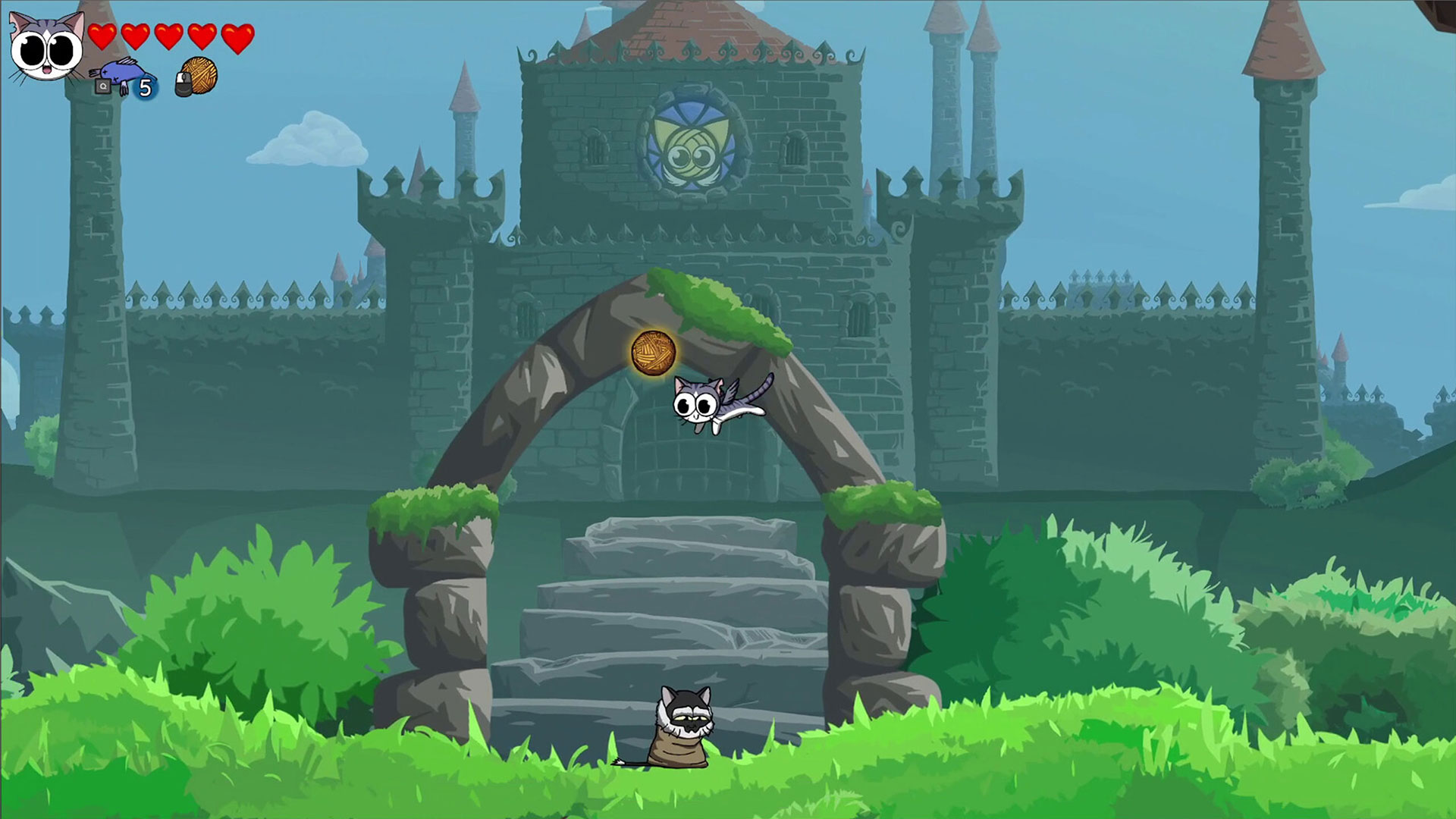Click the fish ammo count number 5
Screen dimensions: 1456x819
click(x=146, y=88)
